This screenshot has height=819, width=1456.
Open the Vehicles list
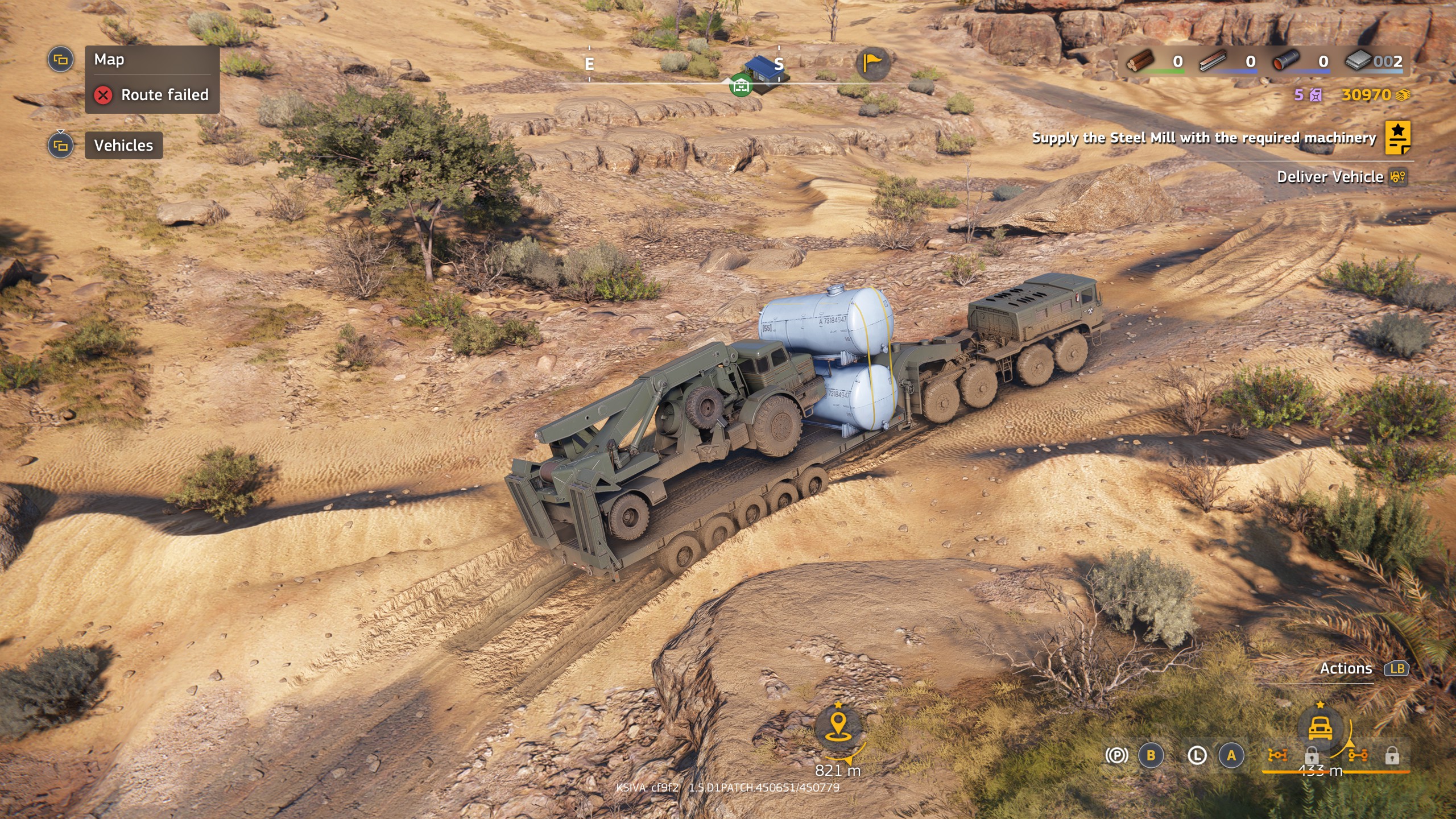point(123,146)
